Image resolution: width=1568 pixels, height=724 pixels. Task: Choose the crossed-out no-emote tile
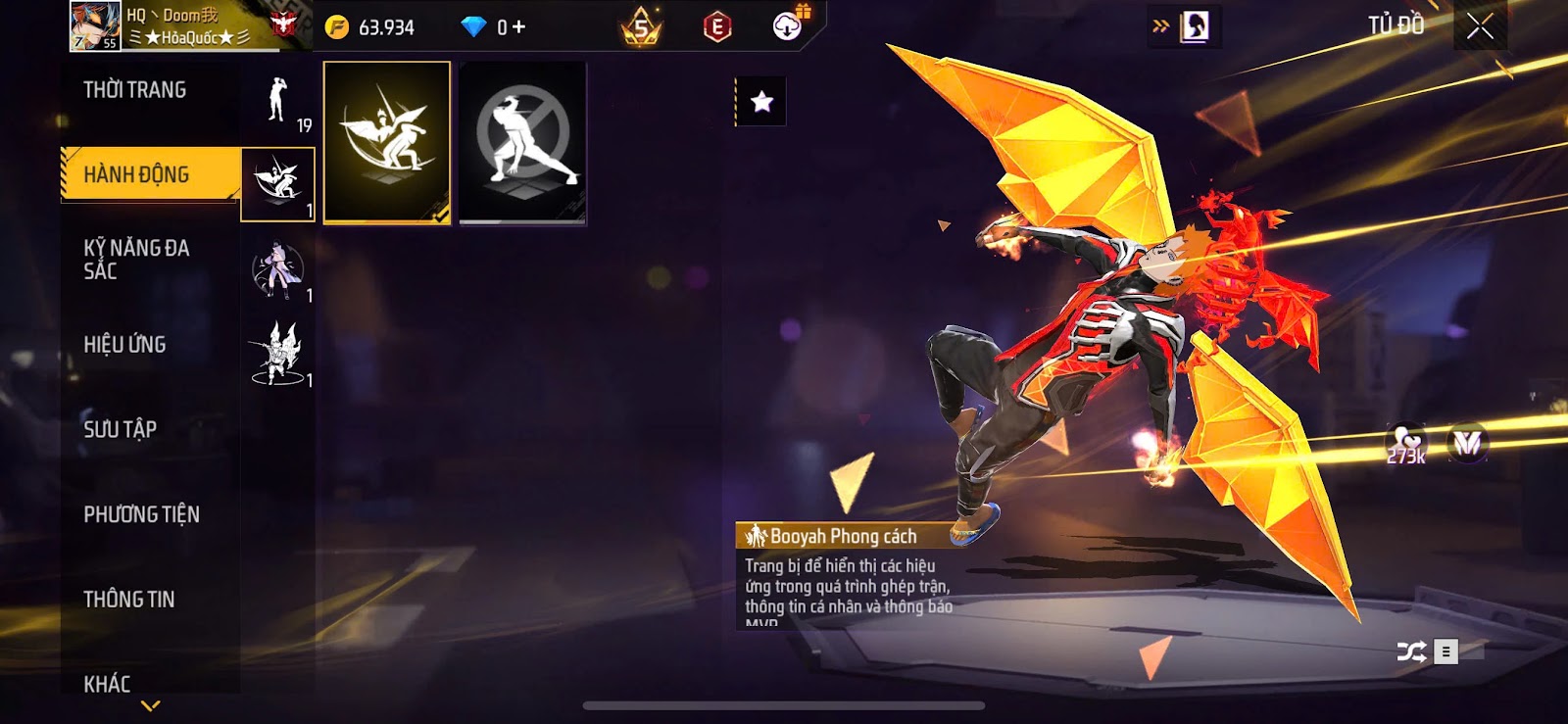(522, 142)
